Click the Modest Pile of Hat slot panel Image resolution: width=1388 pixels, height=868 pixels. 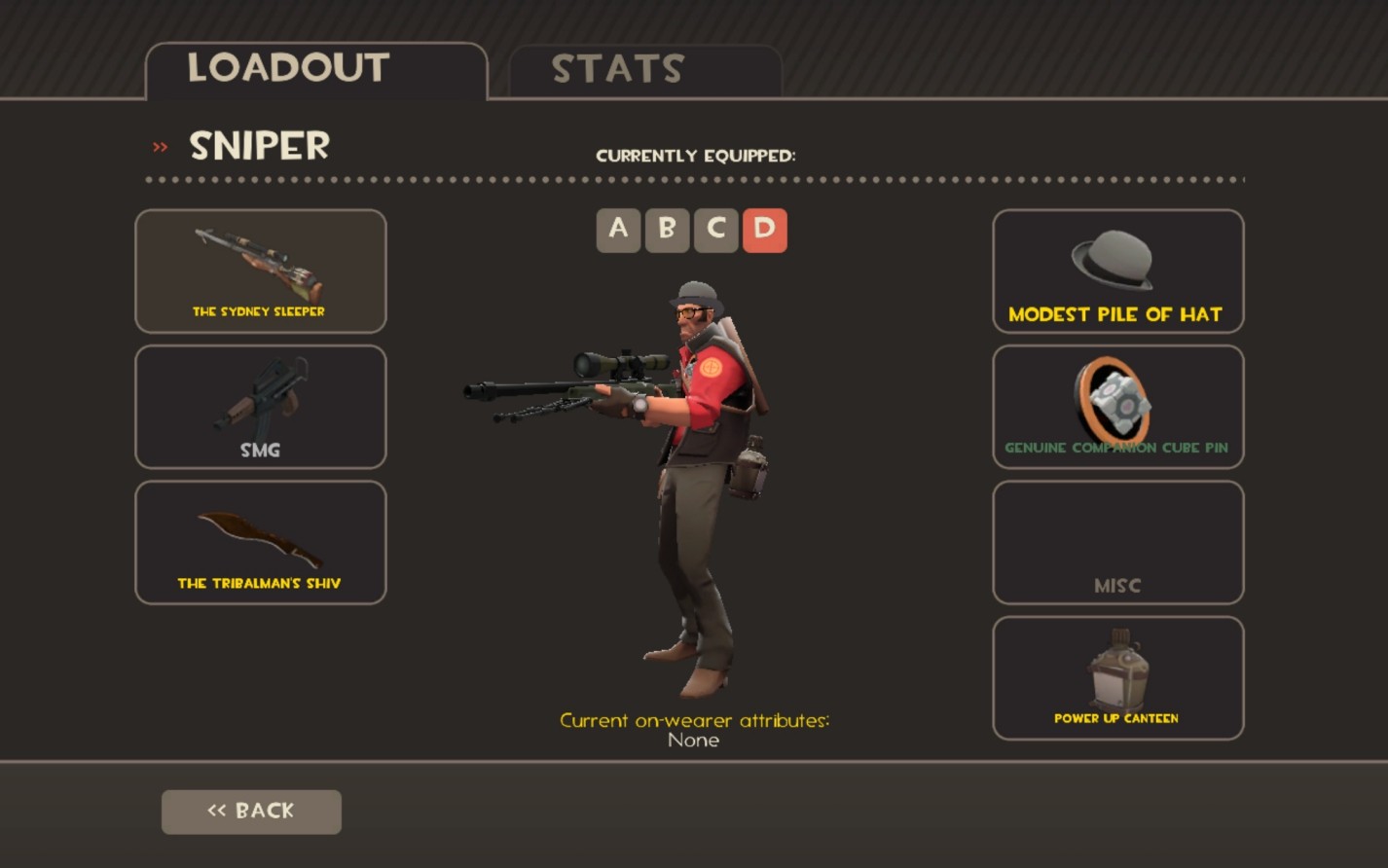click(1115, 272)
